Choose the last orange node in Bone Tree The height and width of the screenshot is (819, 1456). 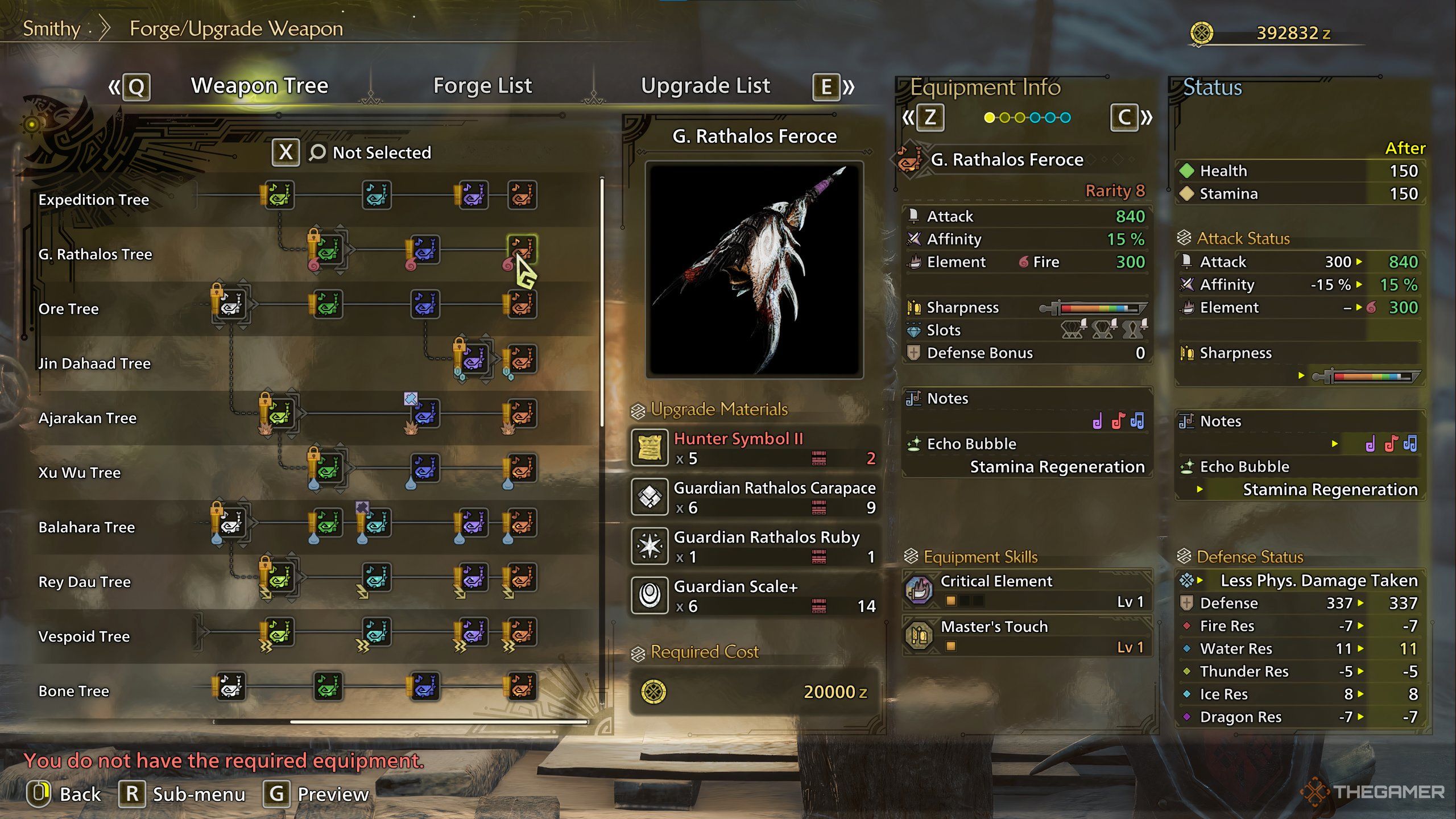[x=522, y=686]
